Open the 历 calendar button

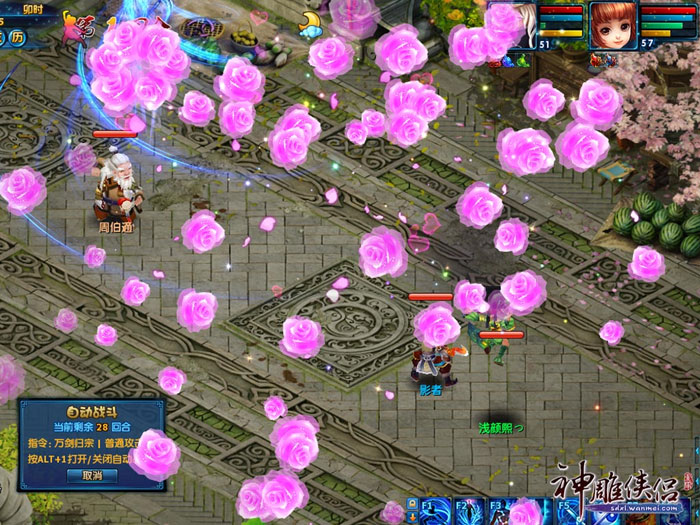pos(19,39)
